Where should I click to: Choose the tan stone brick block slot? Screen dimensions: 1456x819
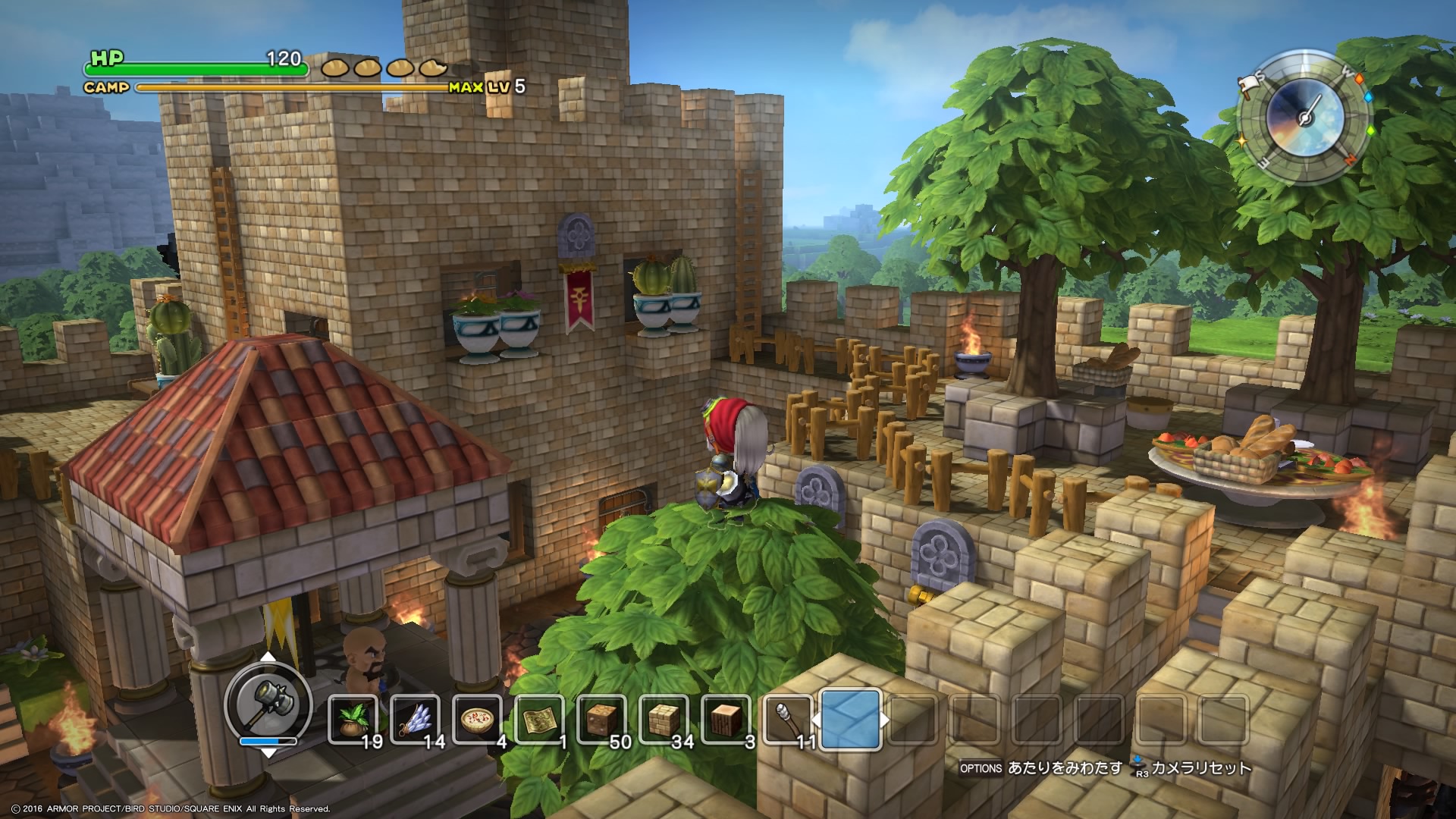point(664,718)
